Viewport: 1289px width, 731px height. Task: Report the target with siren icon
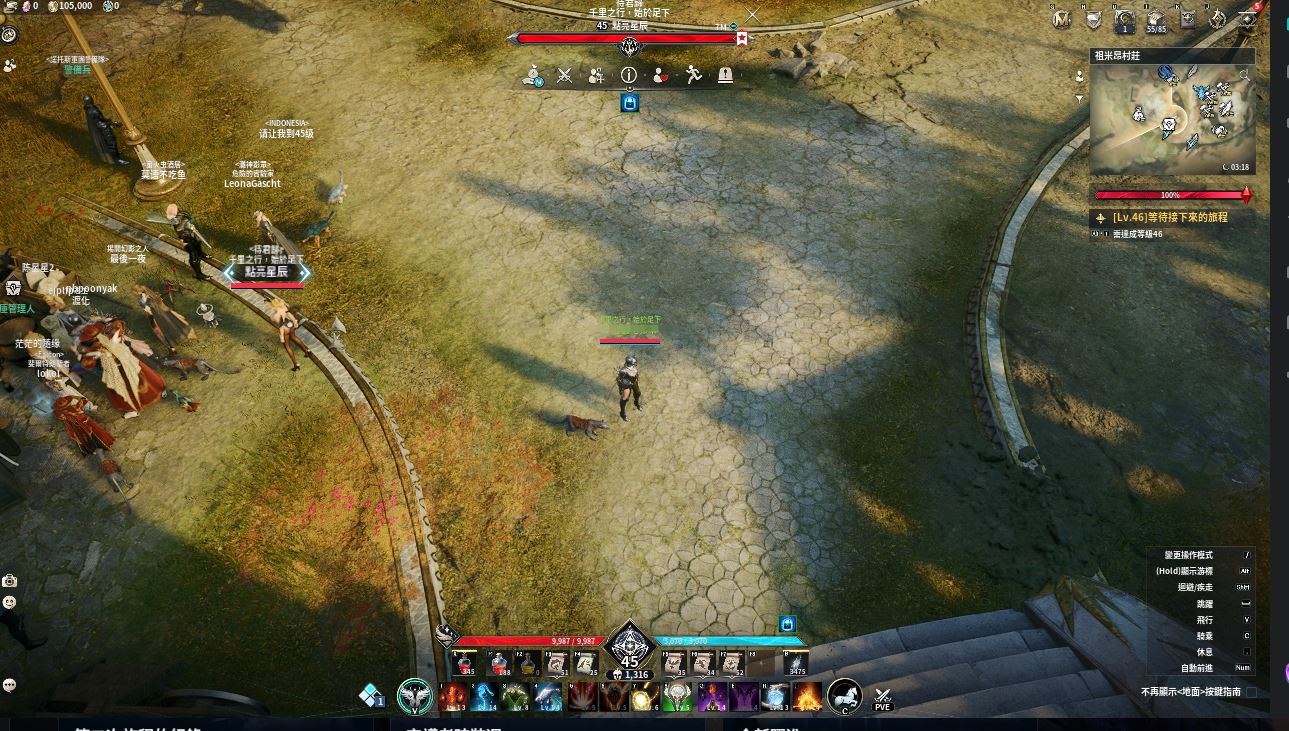pyautogui.click(x=725, y=75)
